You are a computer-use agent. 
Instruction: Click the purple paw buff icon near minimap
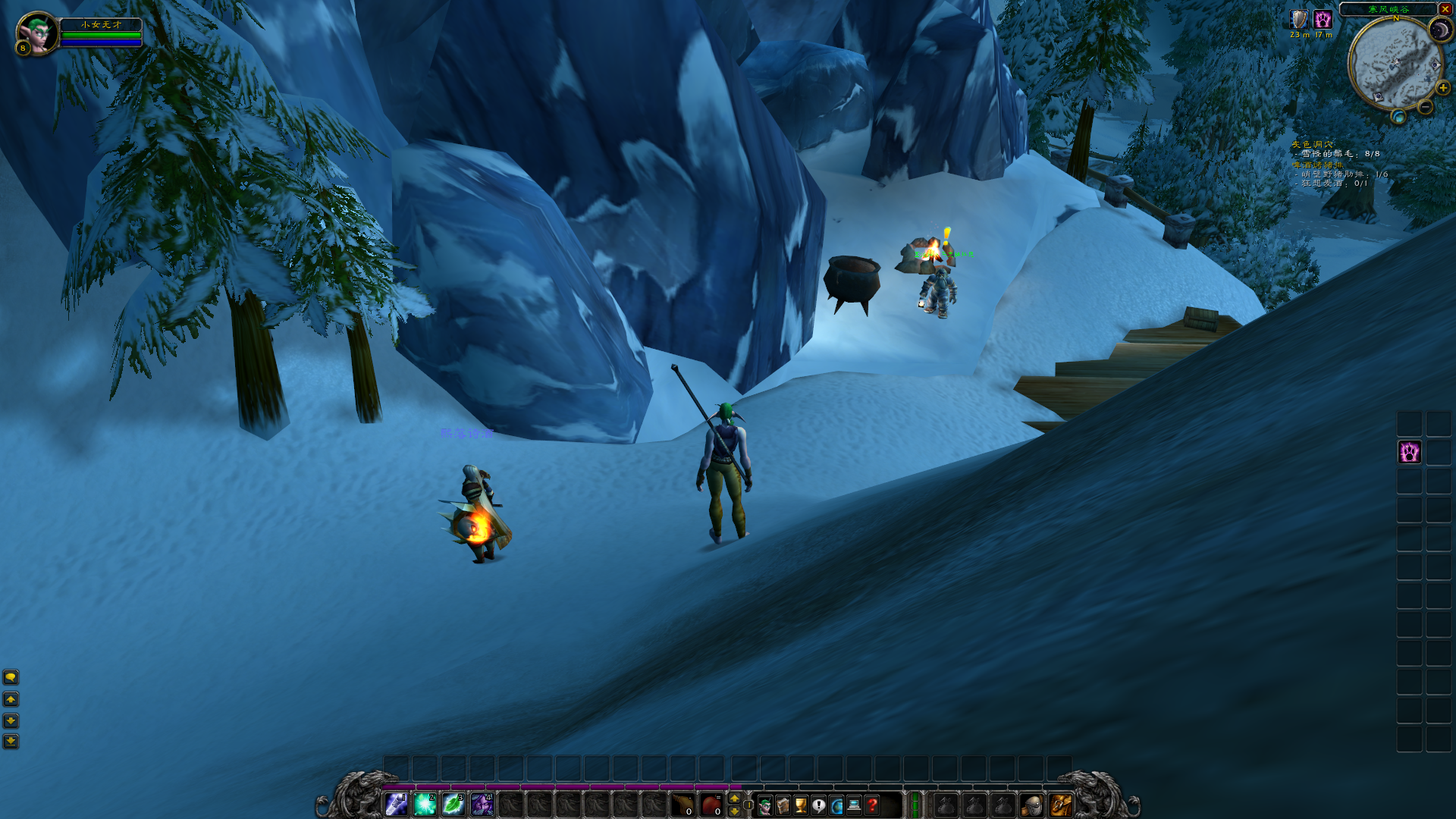tap(1323, 20)
